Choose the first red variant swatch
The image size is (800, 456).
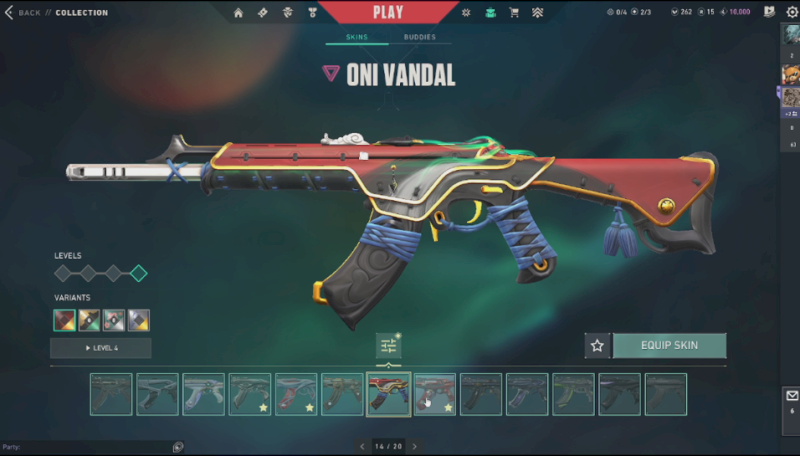pos(65,320)
